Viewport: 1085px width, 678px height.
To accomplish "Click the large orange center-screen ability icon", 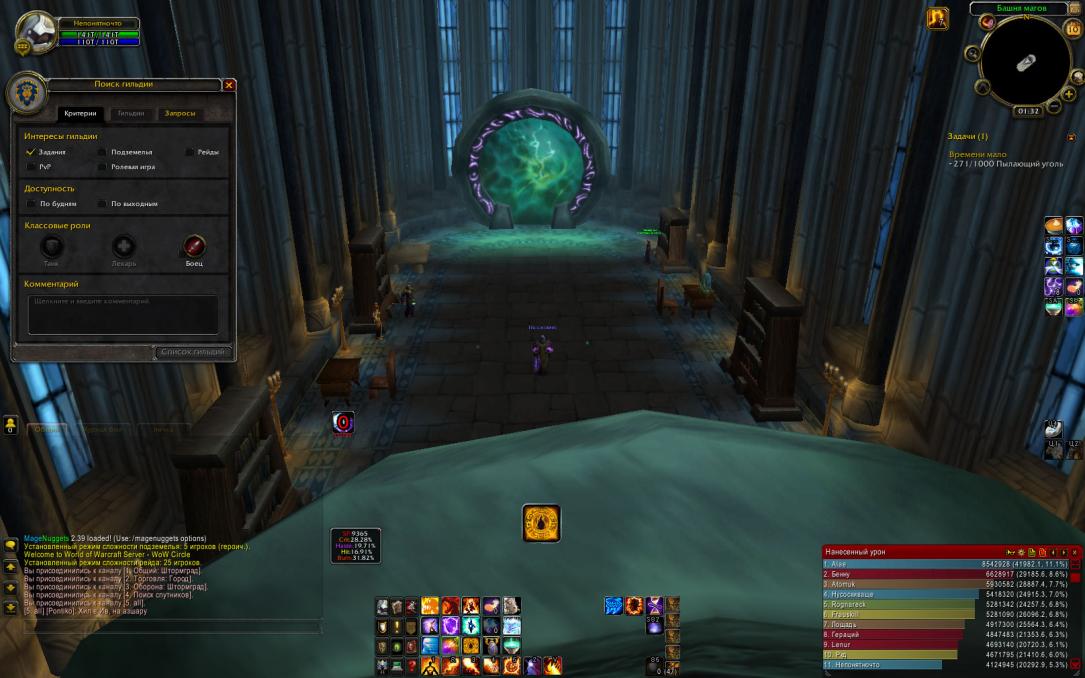I will click(x=541, y=523).
